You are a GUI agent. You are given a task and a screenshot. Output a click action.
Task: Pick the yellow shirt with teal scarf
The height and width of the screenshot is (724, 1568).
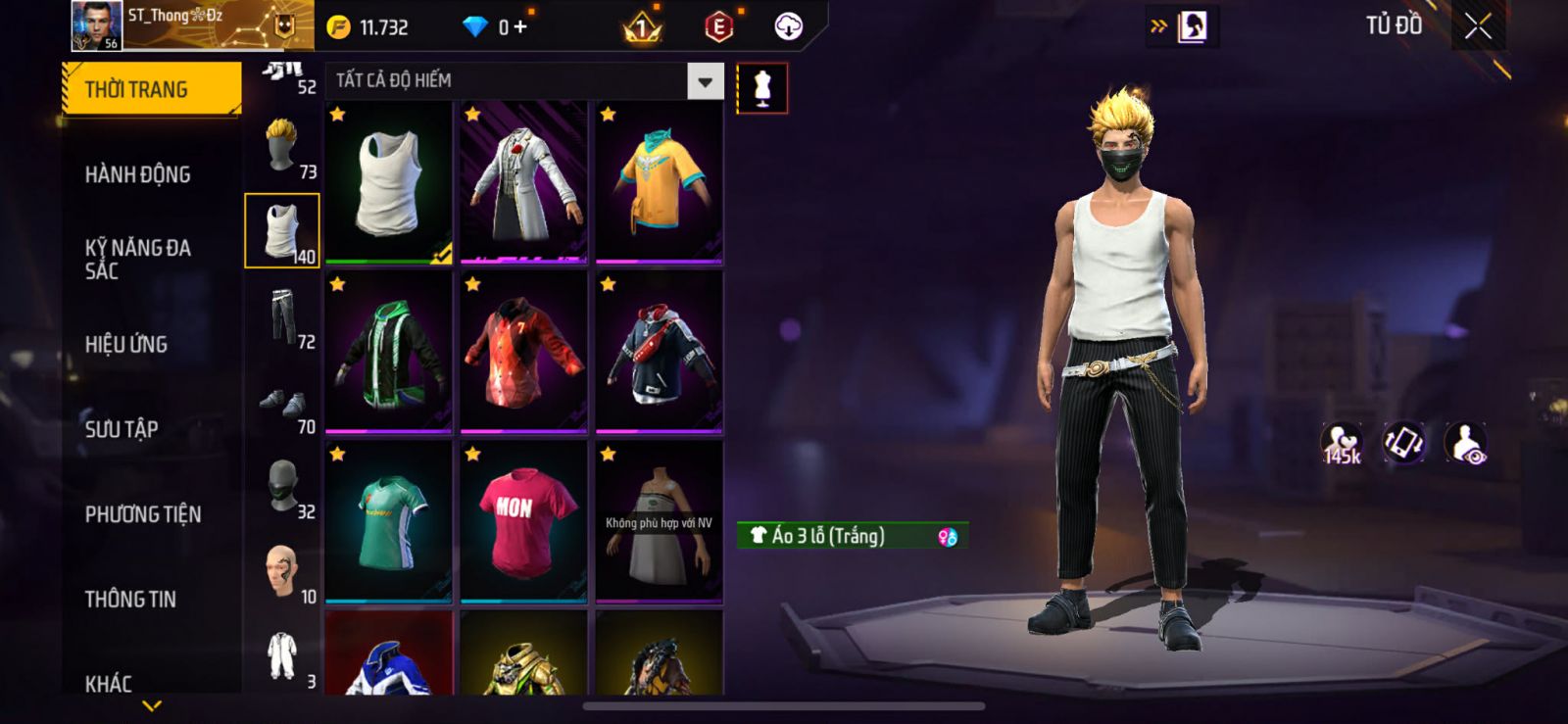tap(659, 182)
